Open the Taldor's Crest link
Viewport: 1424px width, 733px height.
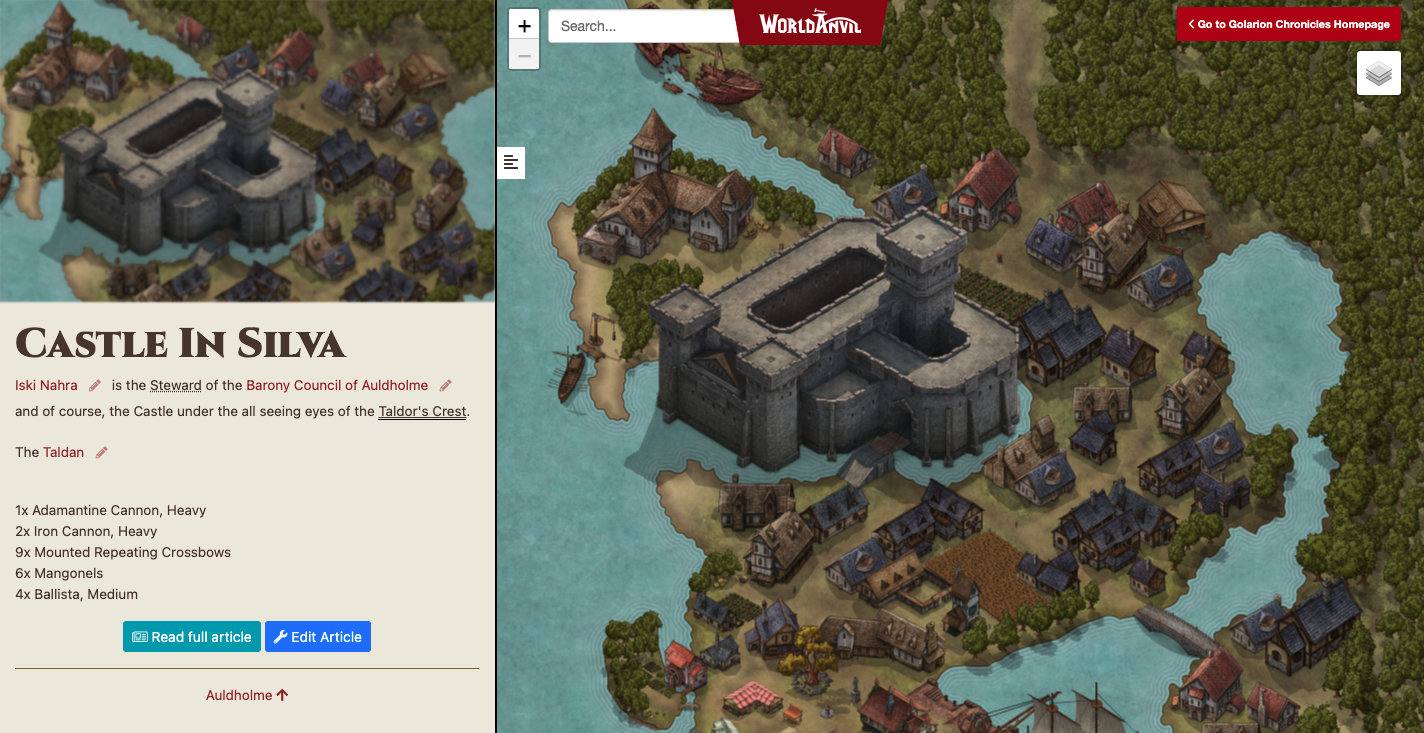(x=422, y=411)
